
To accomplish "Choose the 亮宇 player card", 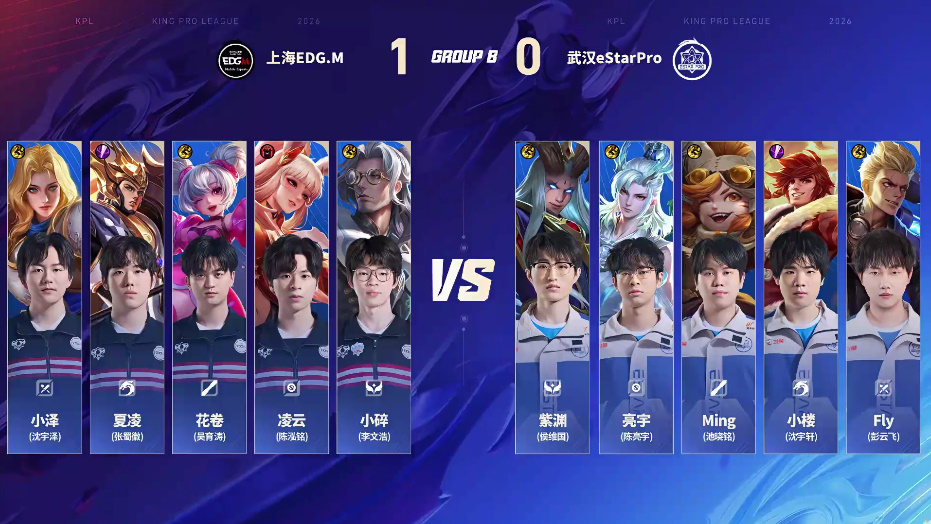I will tap(636, 297).
